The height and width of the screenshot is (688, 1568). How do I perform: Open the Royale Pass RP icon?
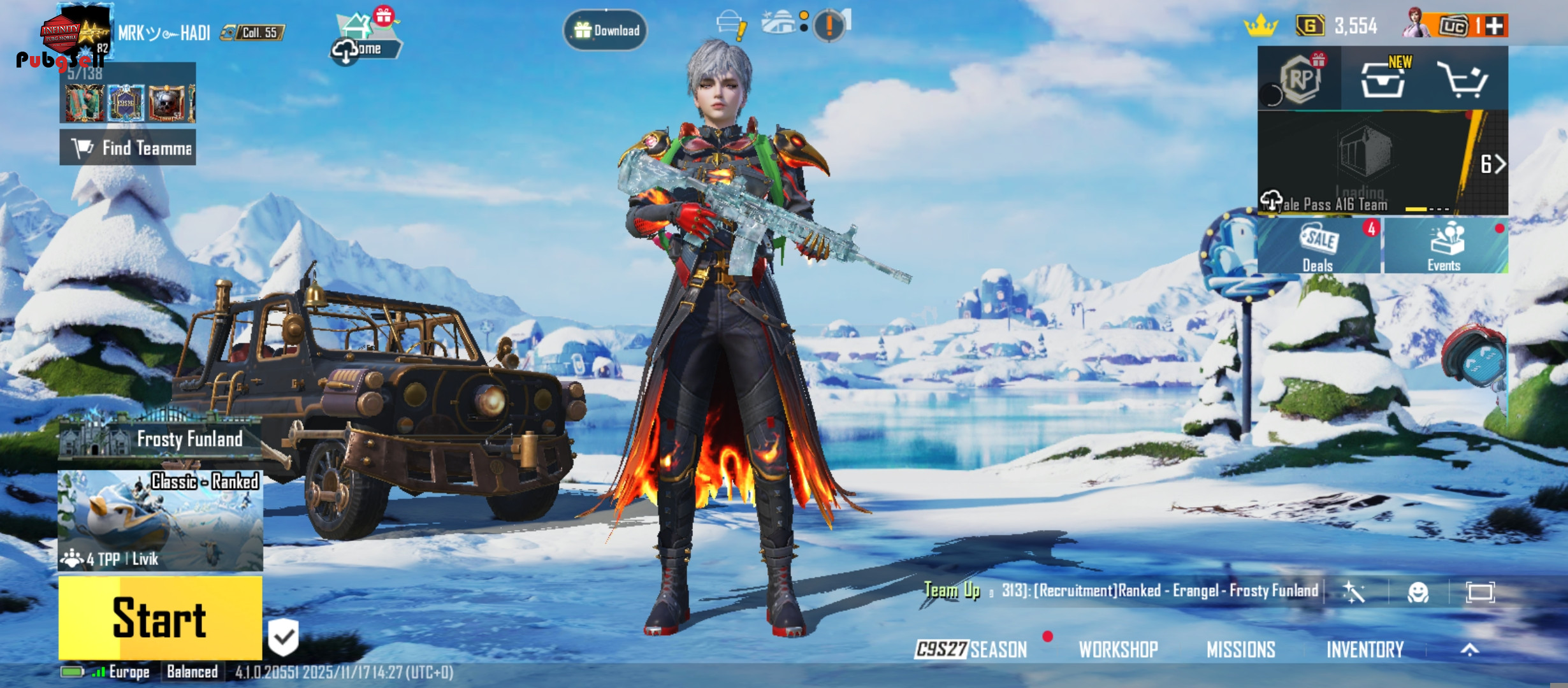[x=1300, y=79]
